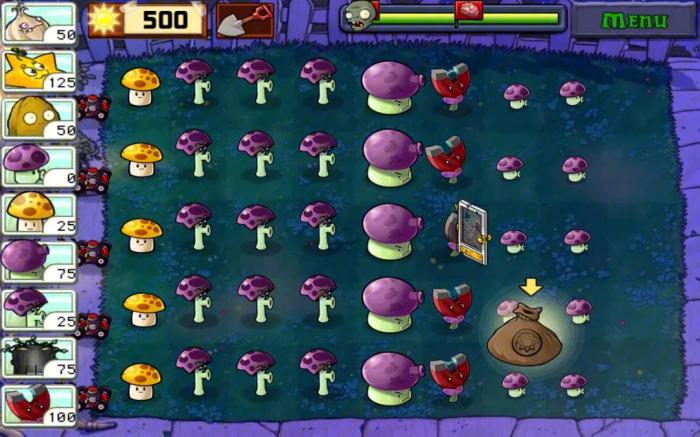The height and width of the screenshot is (437, 700).
Task: Pick the free Puff-shroom seed packet
Action: coord(38,165)
